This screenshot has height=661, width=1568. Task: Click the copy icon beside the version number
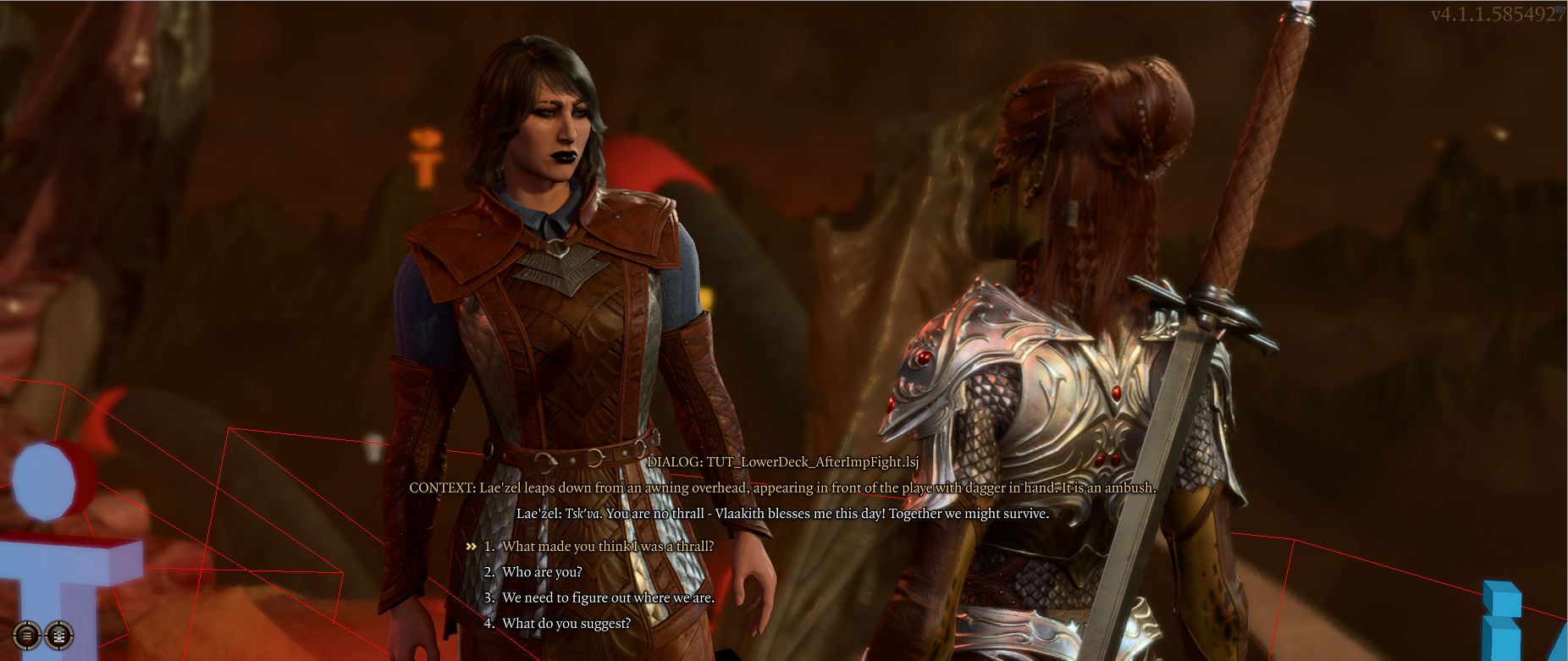tap(1559, 10)
